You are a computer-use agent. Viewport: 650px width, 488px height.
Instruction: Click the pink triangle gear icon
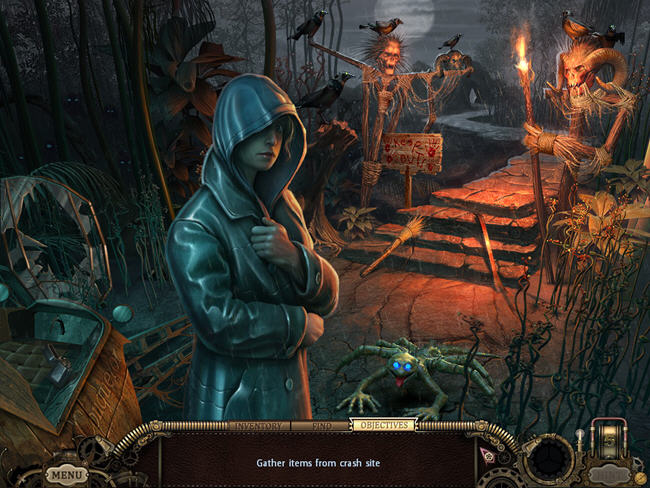pyautogui.click(x=490, y=453)
